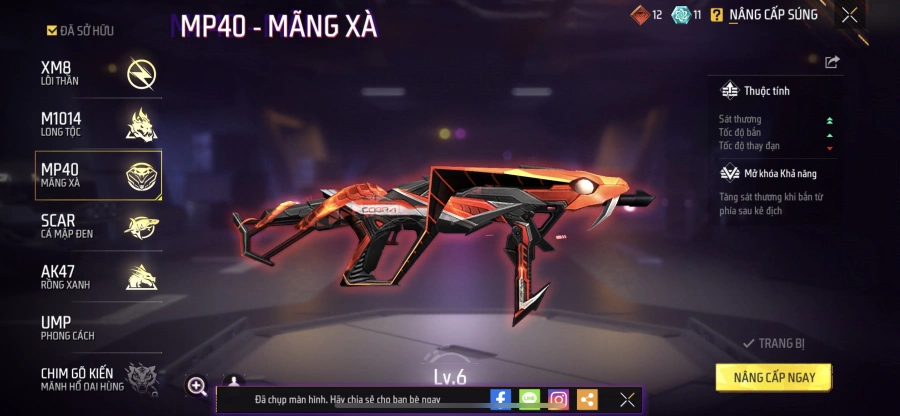Tap the Nâng Cấp Ngay button

774,377
